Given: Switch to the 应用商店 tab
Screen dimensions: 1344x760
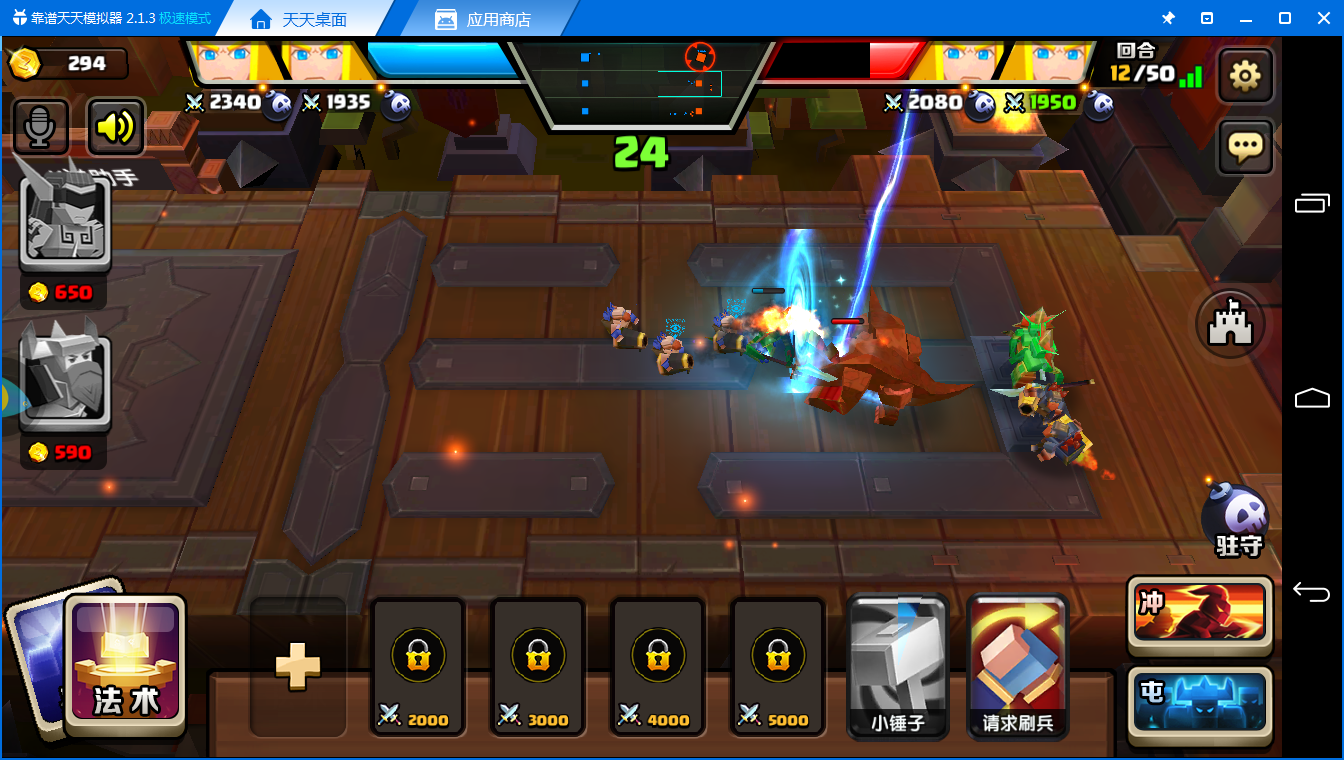Looking at the screenshot, I should [484, 19].
